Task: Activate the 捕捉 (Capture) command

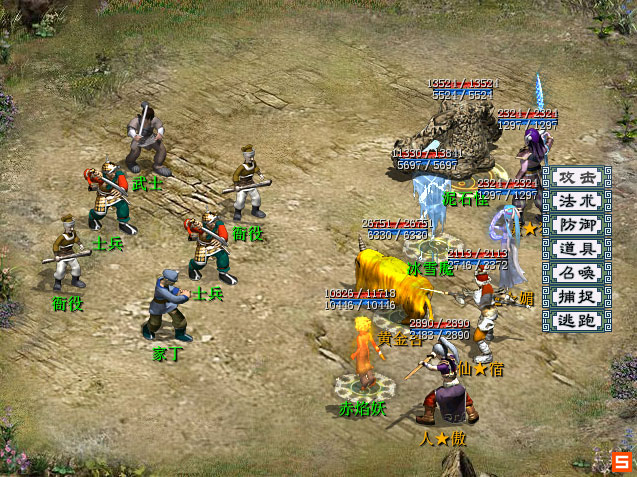Action: (577, 297)
